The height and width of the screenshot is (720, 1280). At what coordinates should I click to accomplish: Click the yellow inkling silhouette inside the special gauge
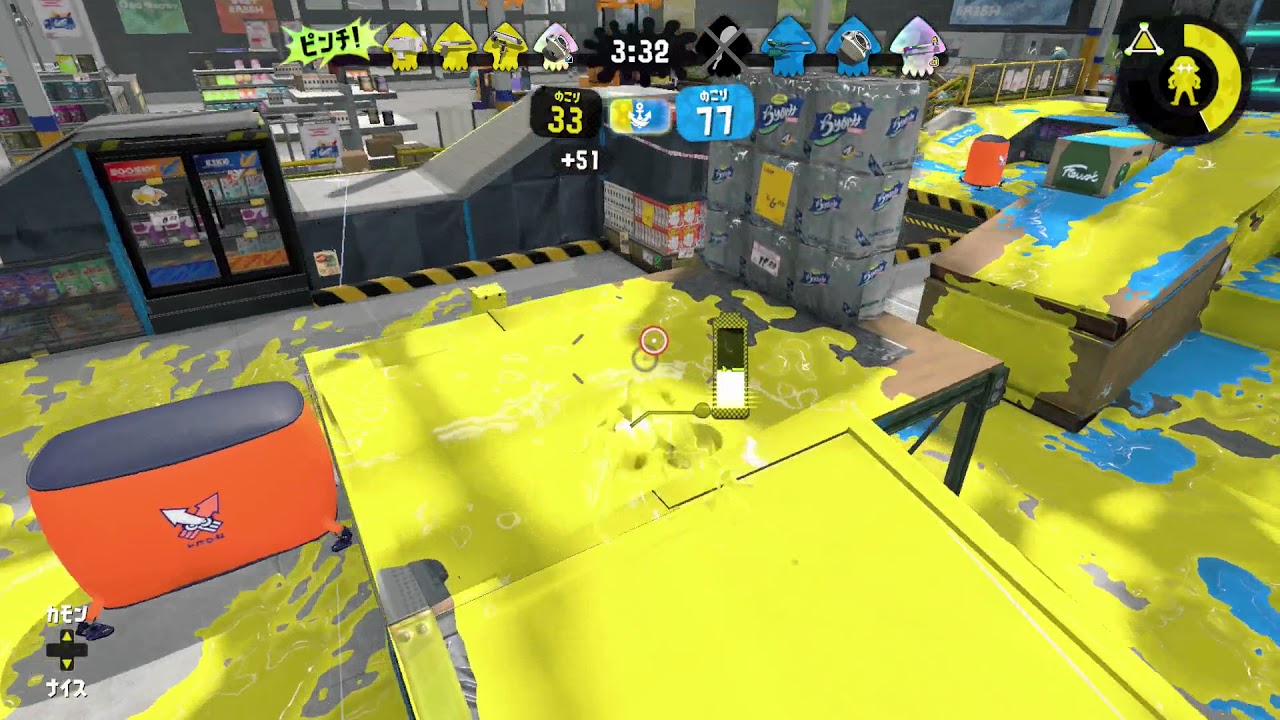(x=1186, y=80)
